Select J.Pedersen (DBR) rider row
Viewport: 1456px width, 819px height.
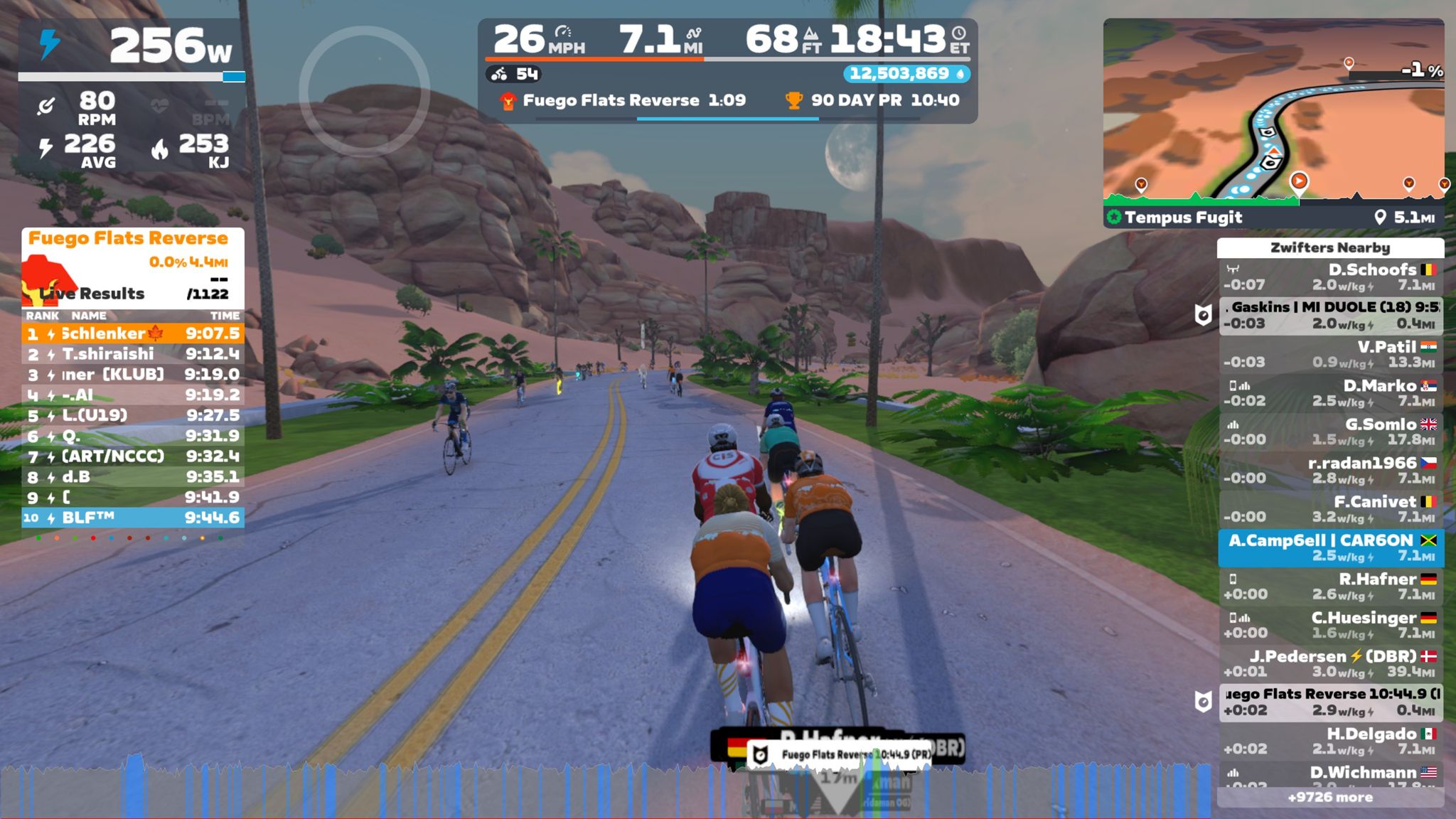coord(1330,663)
